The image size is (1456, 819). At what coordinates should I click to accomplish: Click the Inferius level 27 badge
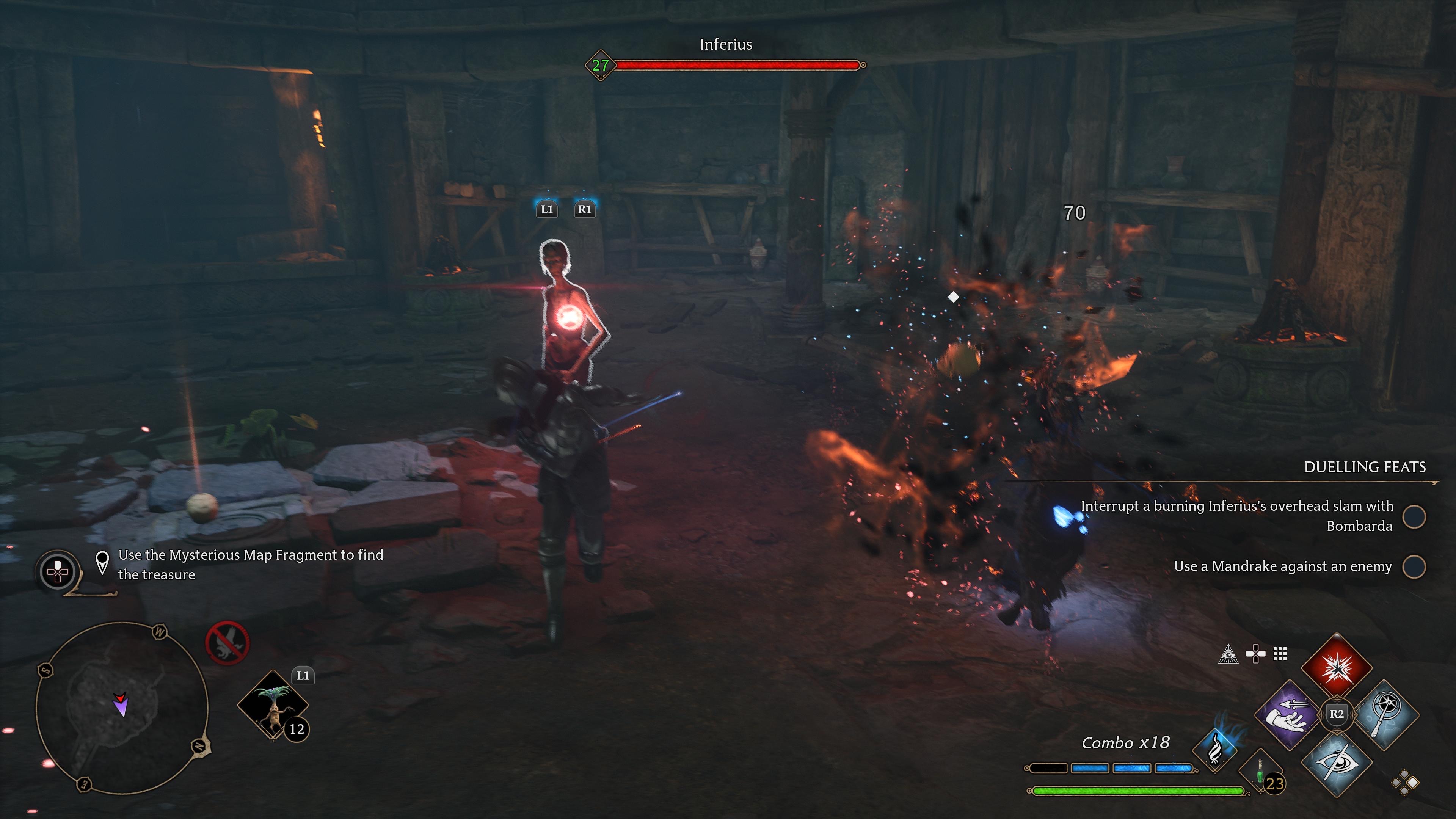pos(600,66)
